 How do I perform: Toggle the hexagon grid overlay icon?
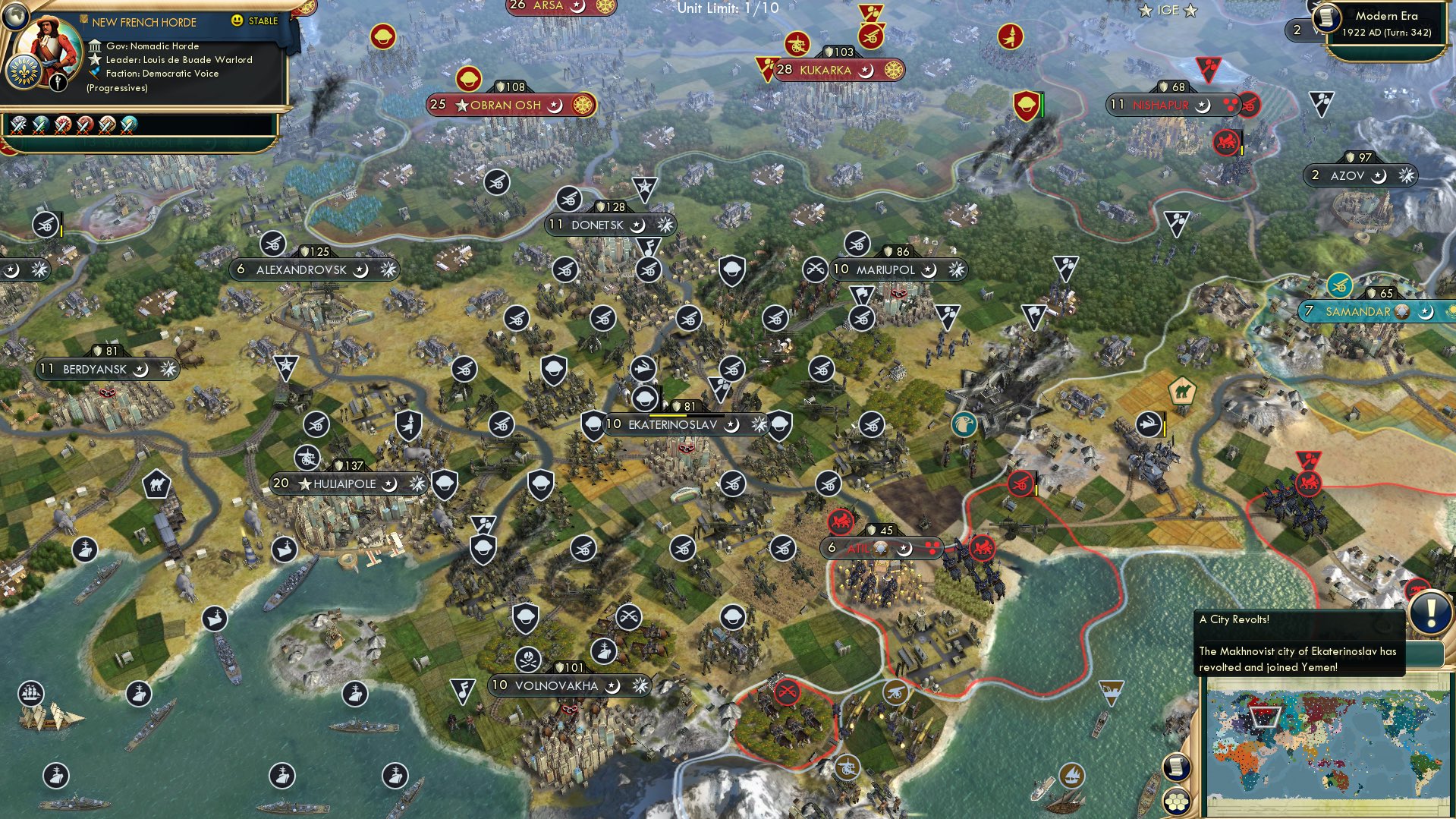1178,802
